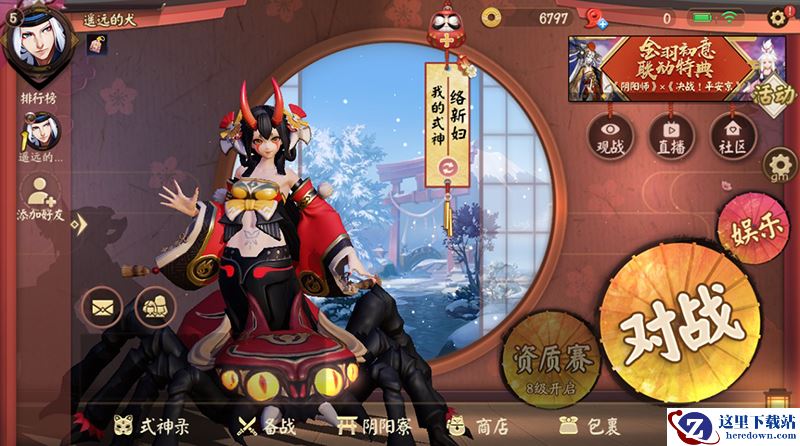Open the 娱乐 entertainment mode

click(749, 226)
